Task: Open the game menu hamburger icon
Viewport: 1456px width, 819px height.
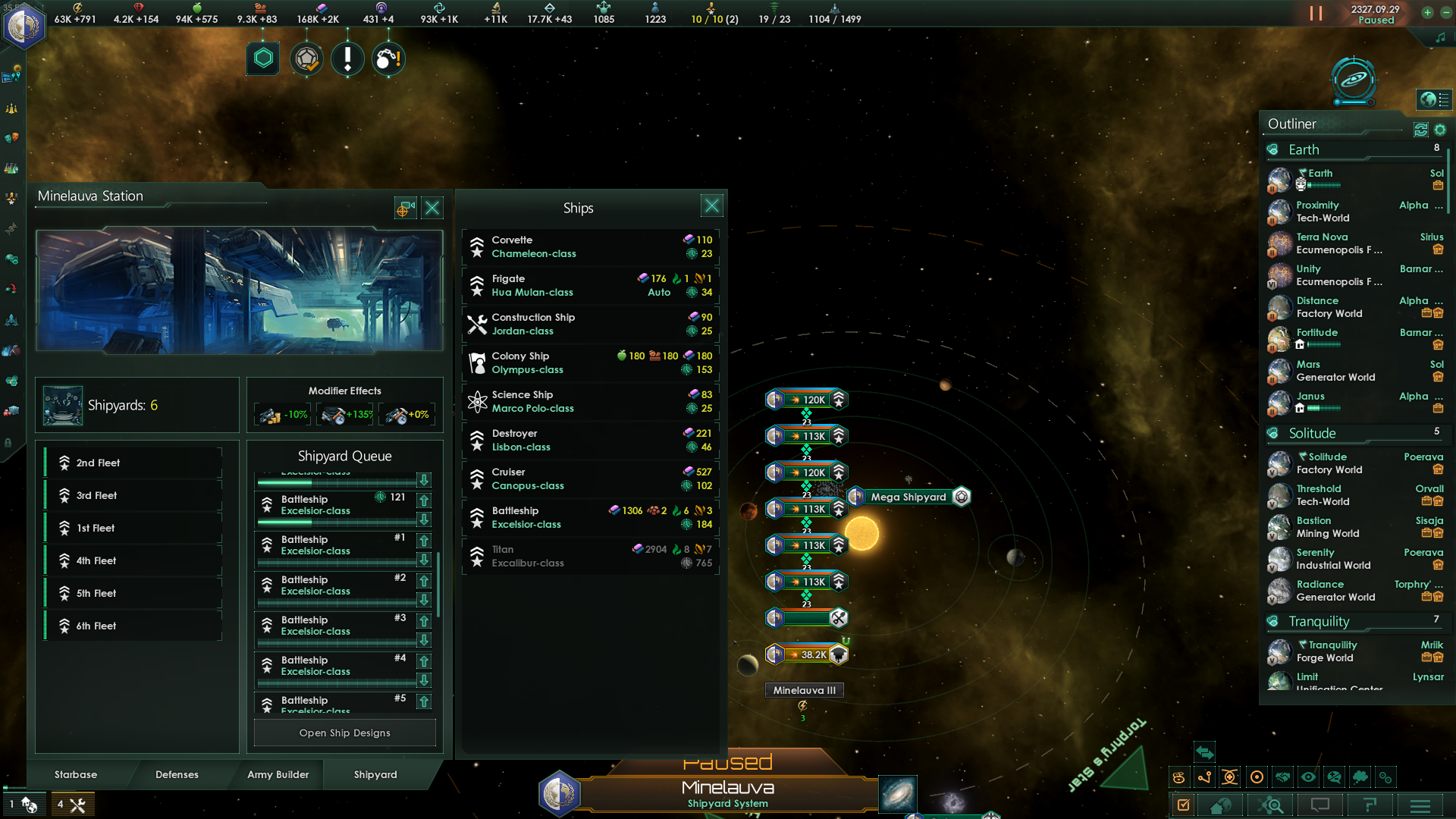Action: 1420,805
